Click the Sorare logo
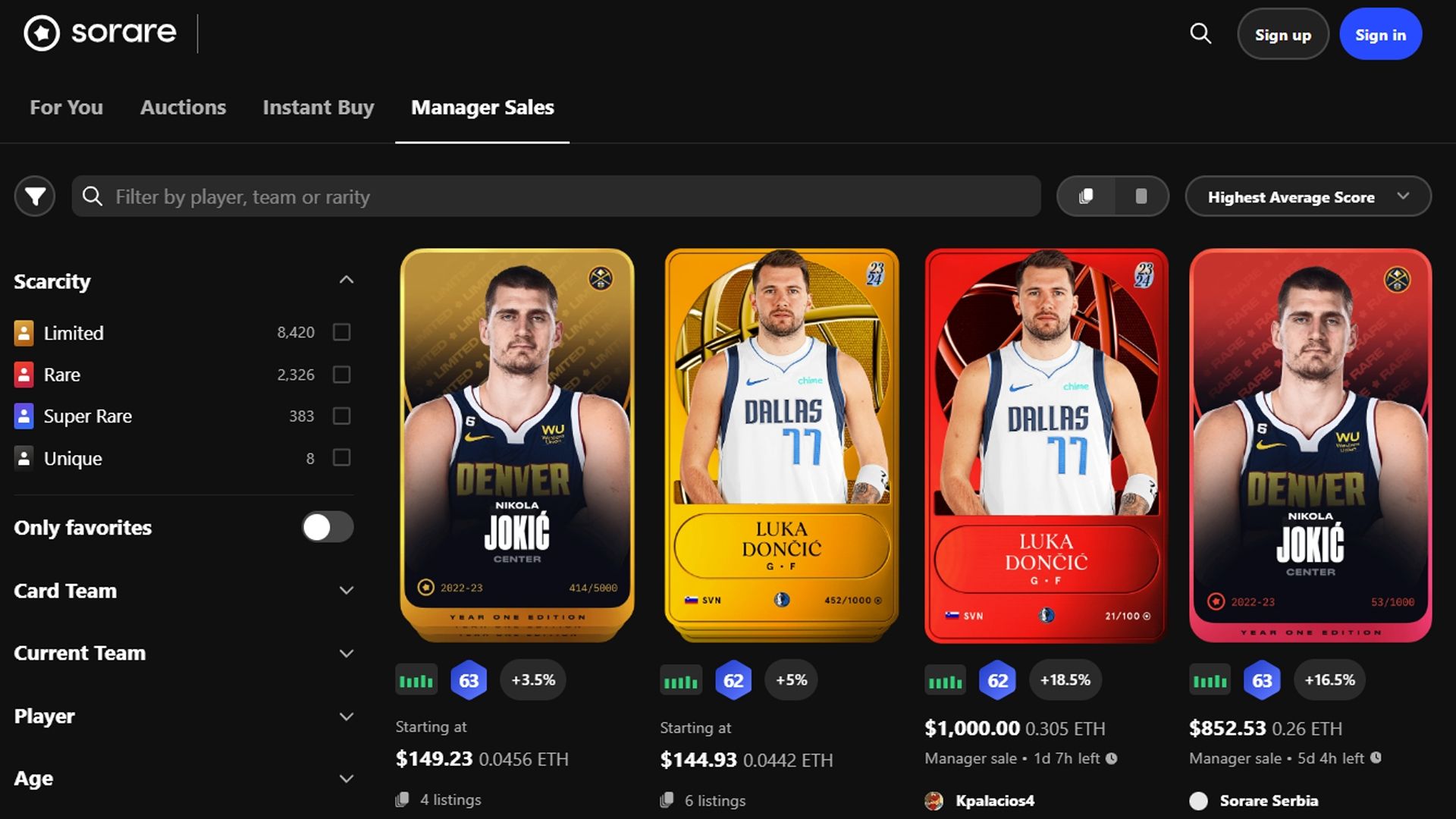The height and width of the screenshot is (819, 1456). (x=99, y=33)
